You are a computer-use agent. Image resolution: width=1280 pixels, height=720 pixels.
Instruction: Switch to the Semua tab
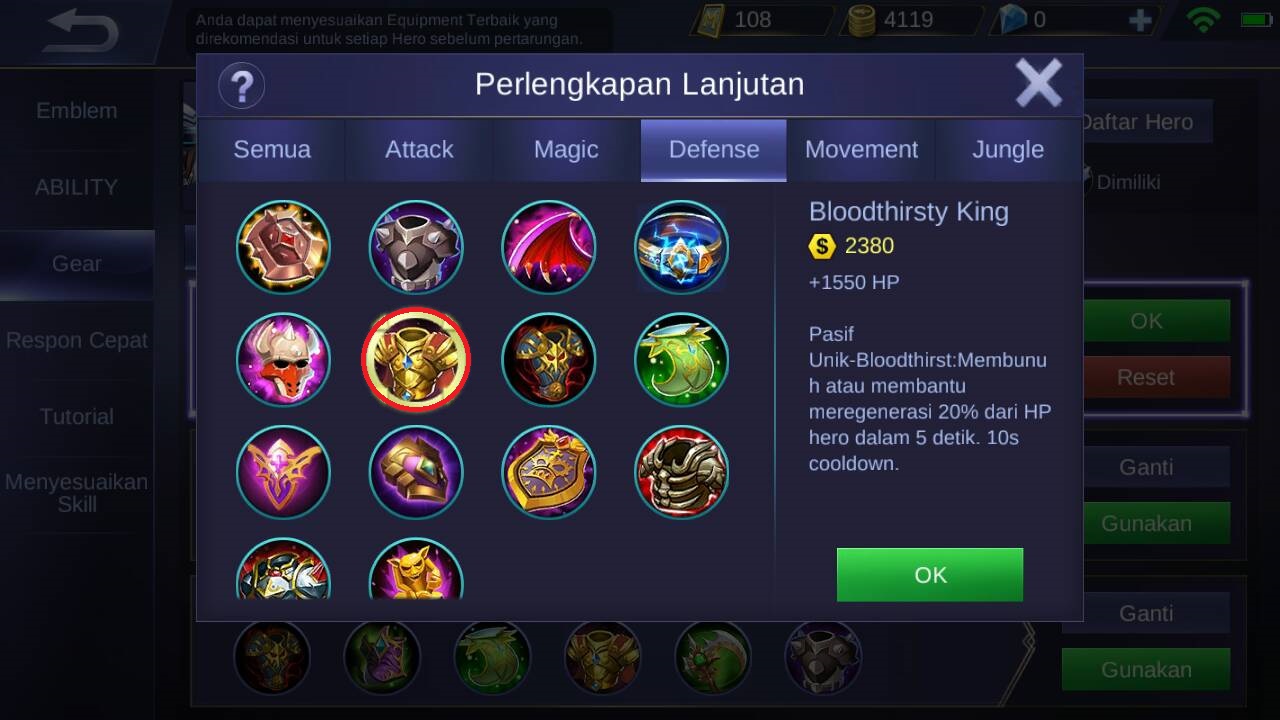(272, 150)
